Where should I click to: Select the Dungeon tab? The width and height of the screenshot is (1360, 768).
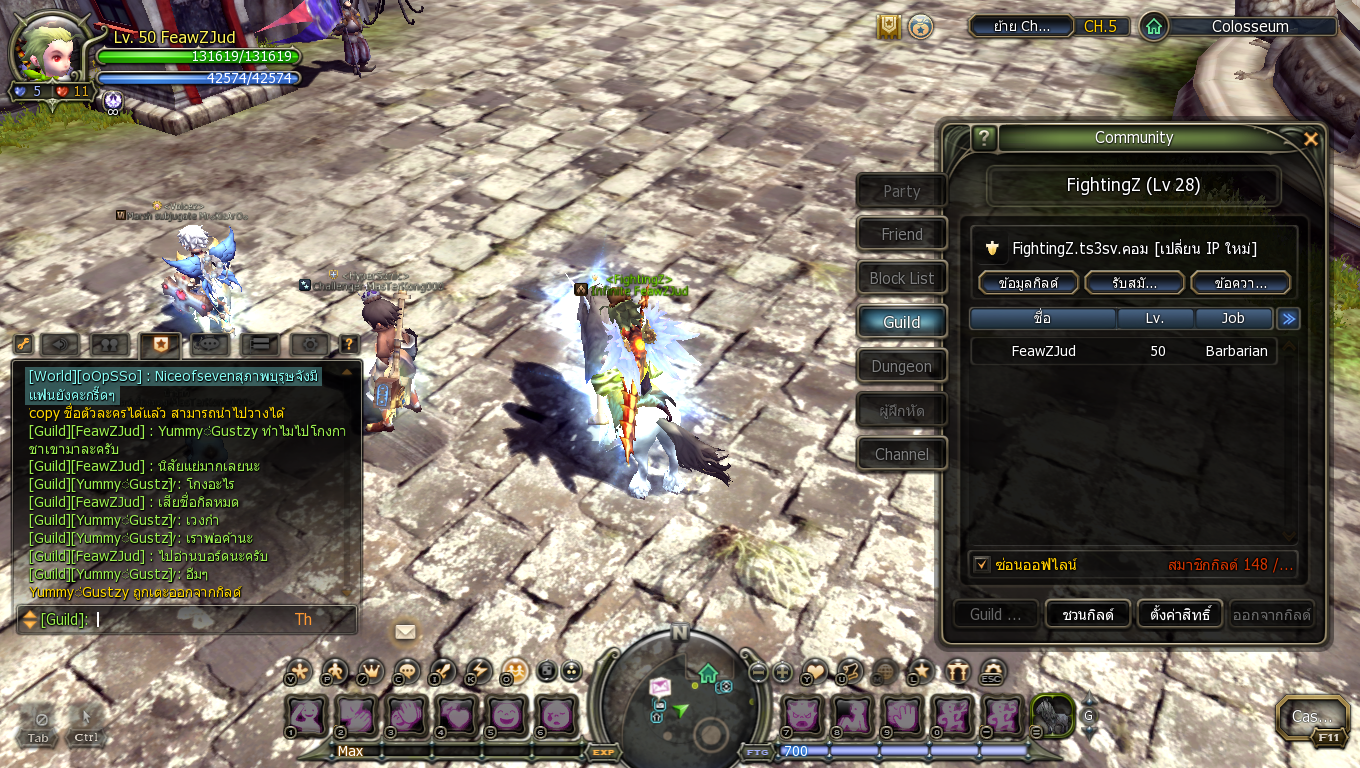click(901, 366)
